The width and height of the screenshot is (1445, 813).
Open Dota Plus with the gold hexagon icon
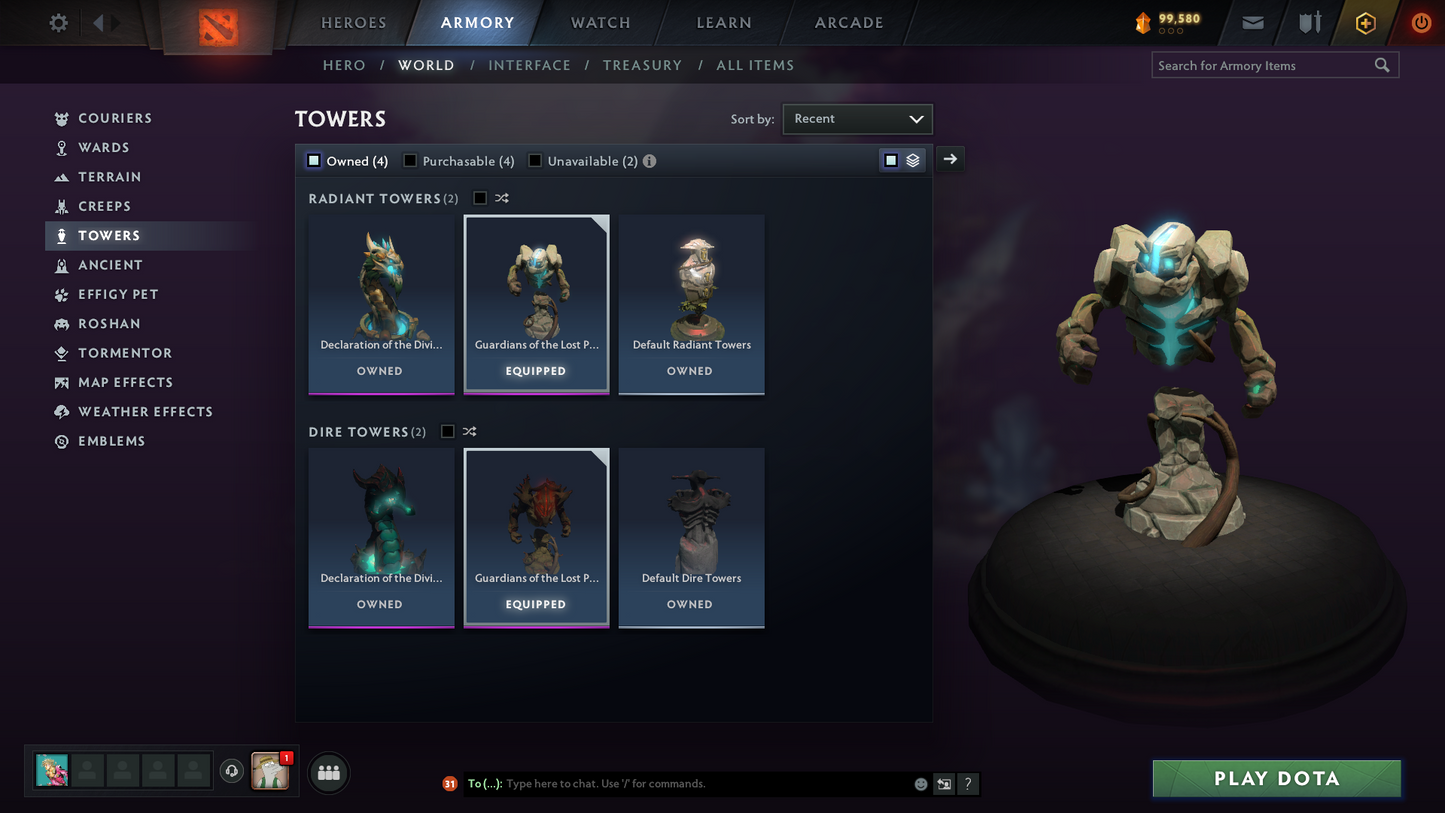click(x=1365, y=22)
